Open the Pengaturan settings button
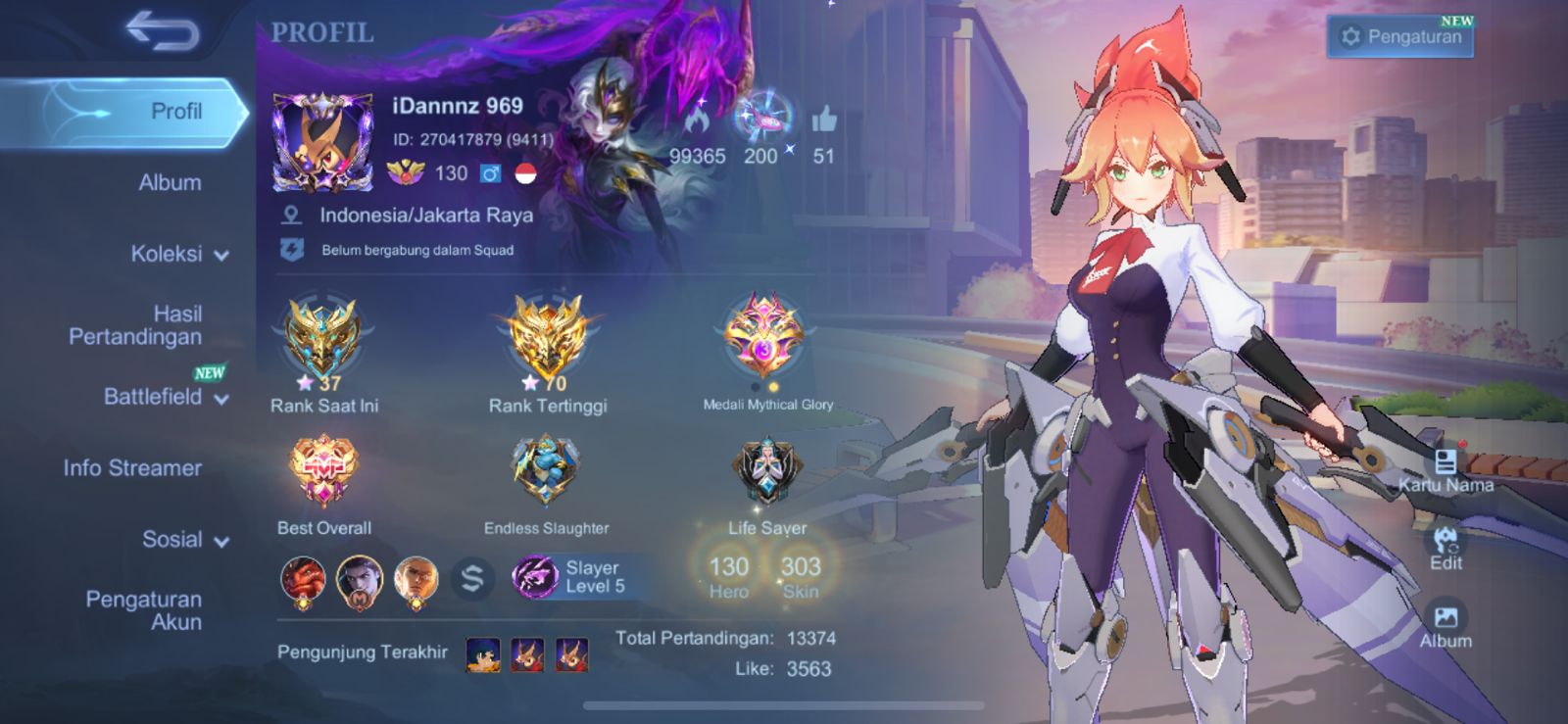The width and height of the screenshot is (1568, 724). [x=1400, y=37]
